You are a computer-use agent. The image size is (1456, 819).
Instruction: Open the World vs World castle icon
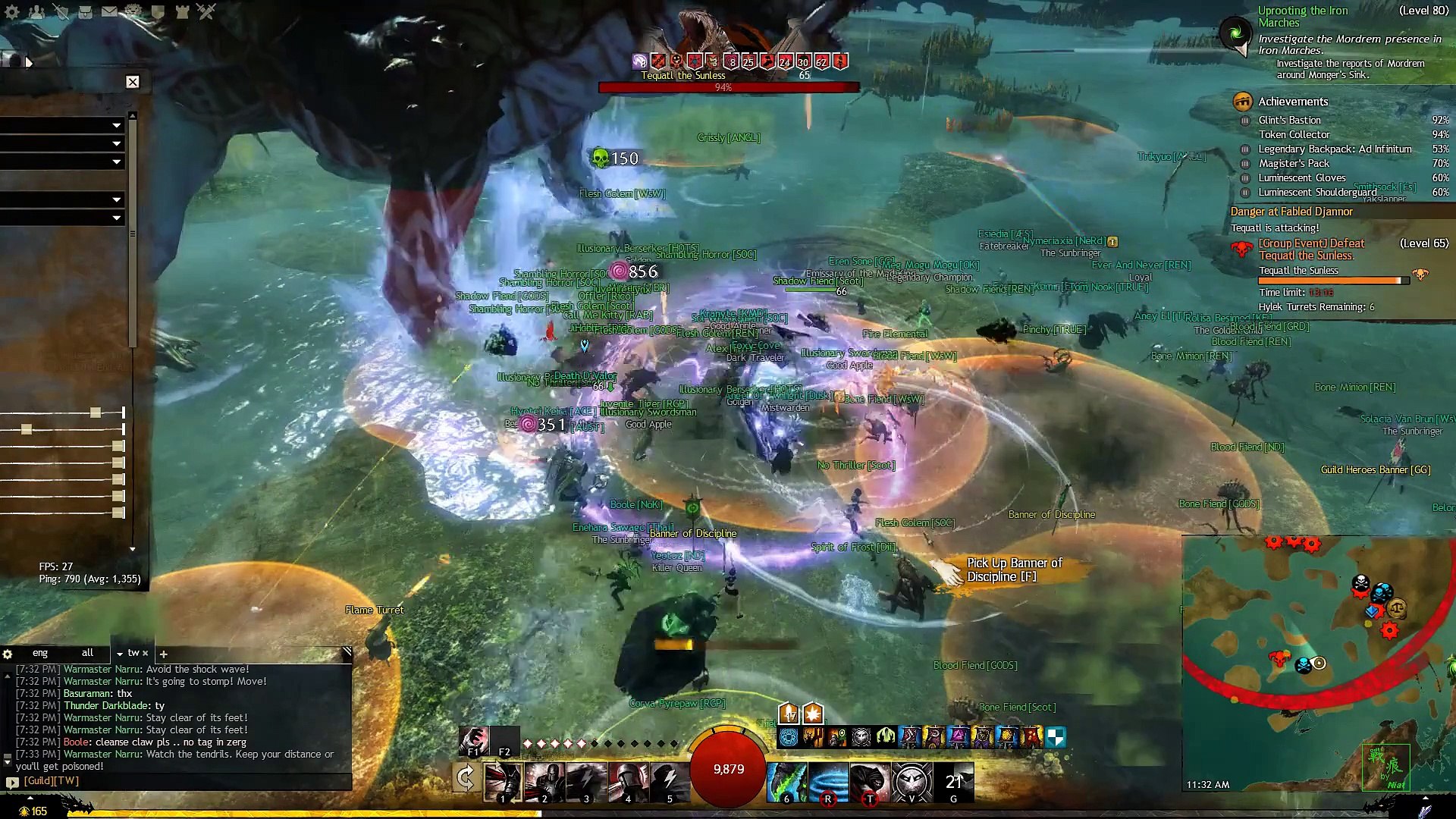(182, 11)
